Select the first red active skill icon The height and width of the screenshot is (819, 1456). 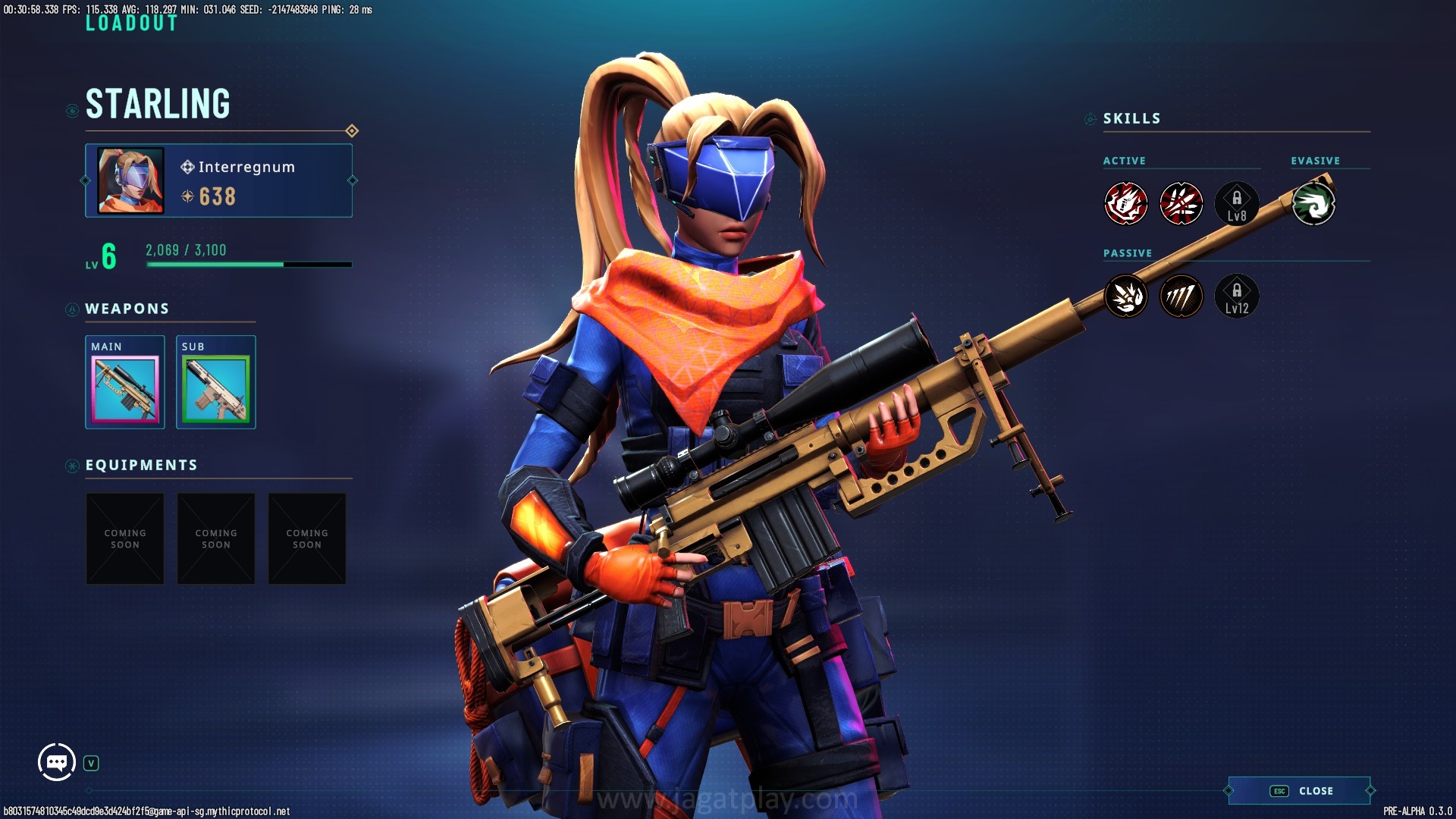[x=1126, y=204]
